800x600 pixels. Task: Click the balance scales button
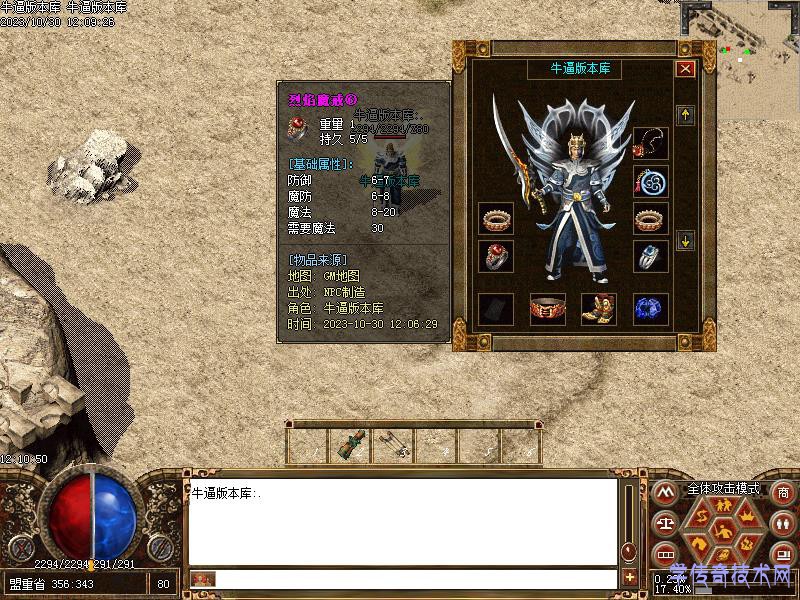click(x=663, y=523)
